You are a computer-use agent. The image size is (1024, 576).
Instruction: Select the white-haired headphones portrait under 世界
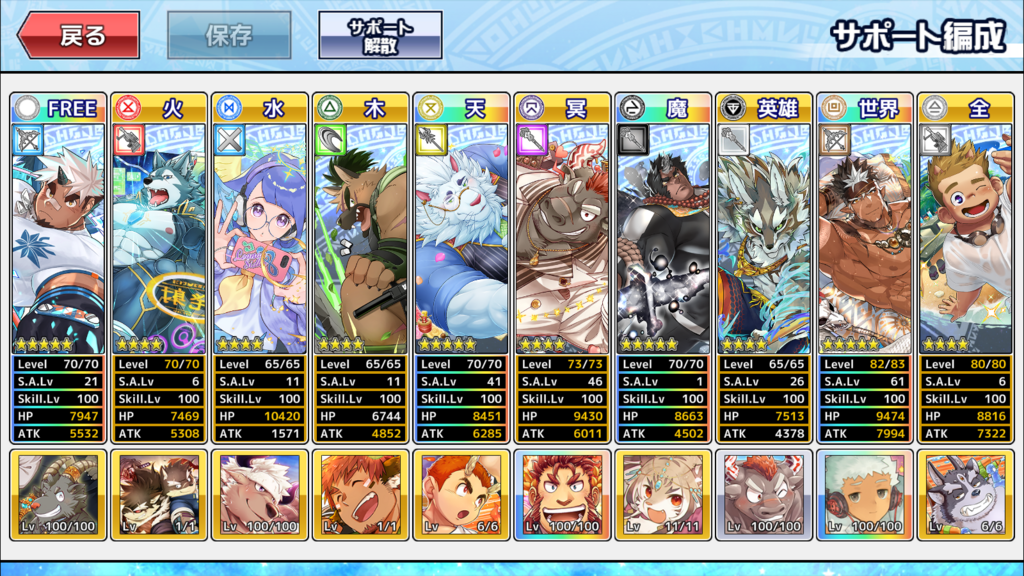pos(864,493)
